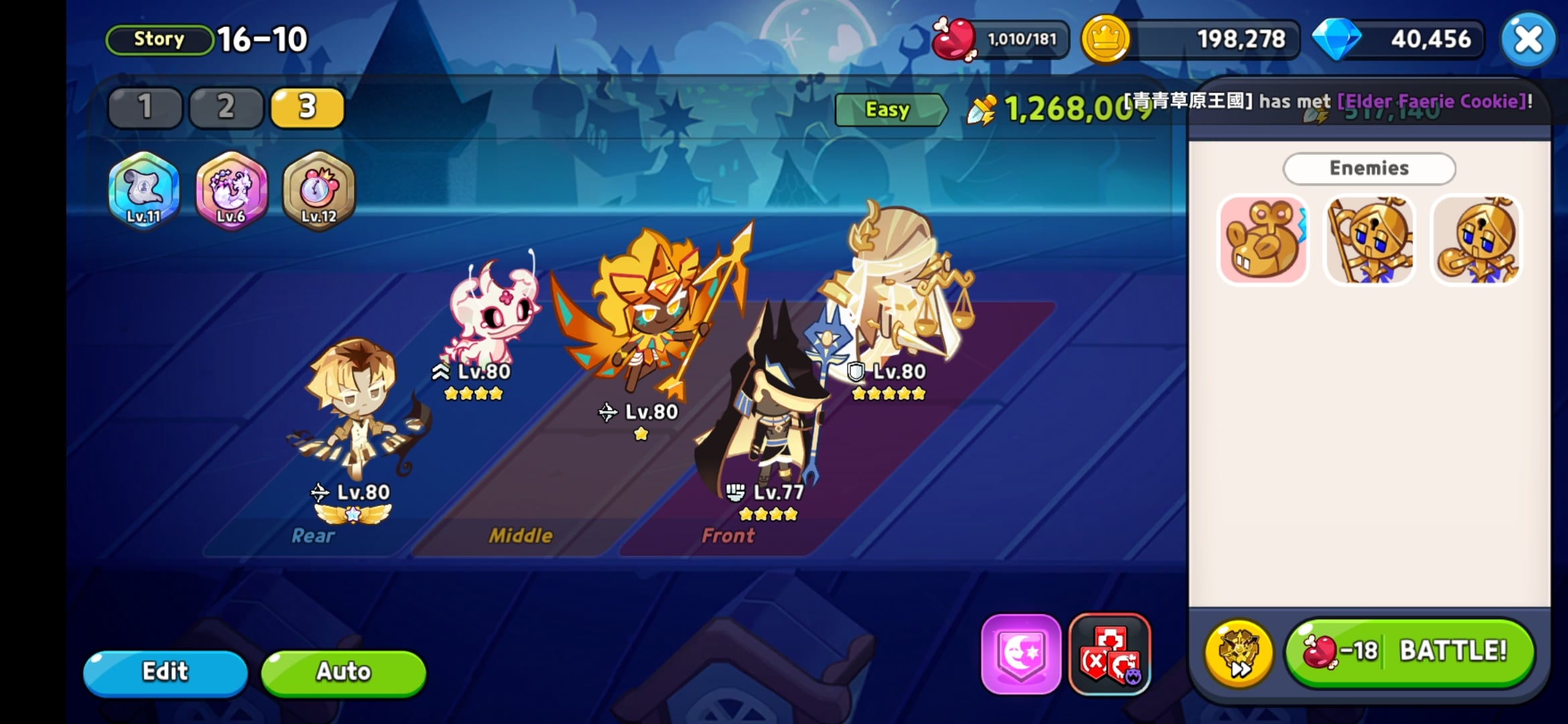Select stage wave 3 indicator
This screenshot has height=724, width=1568.
(306, 107)
